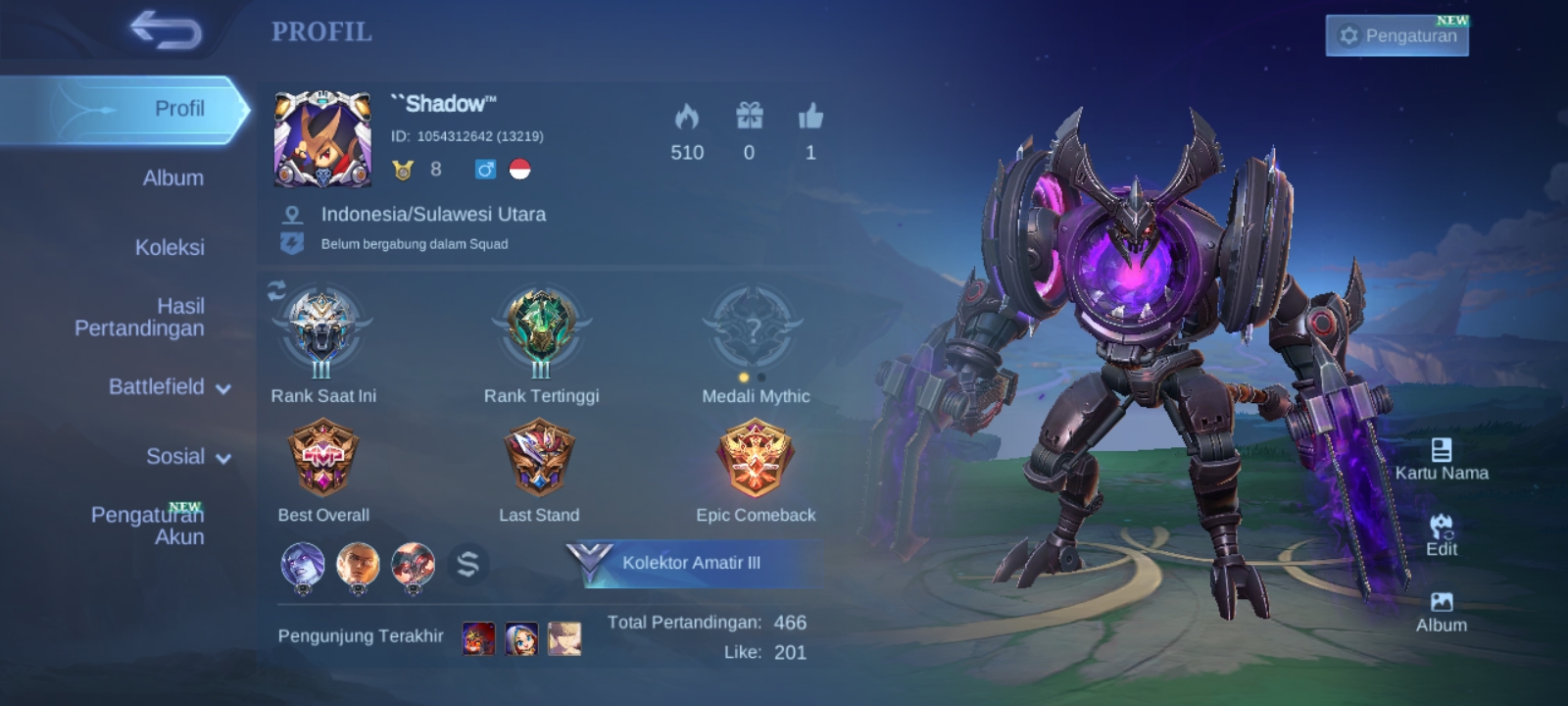Image resolution: width=1568 pixels, height=706 pixels.
Task: Select the Epic Comeback medal
Action: pyautogui.click(x=755, y=459)
